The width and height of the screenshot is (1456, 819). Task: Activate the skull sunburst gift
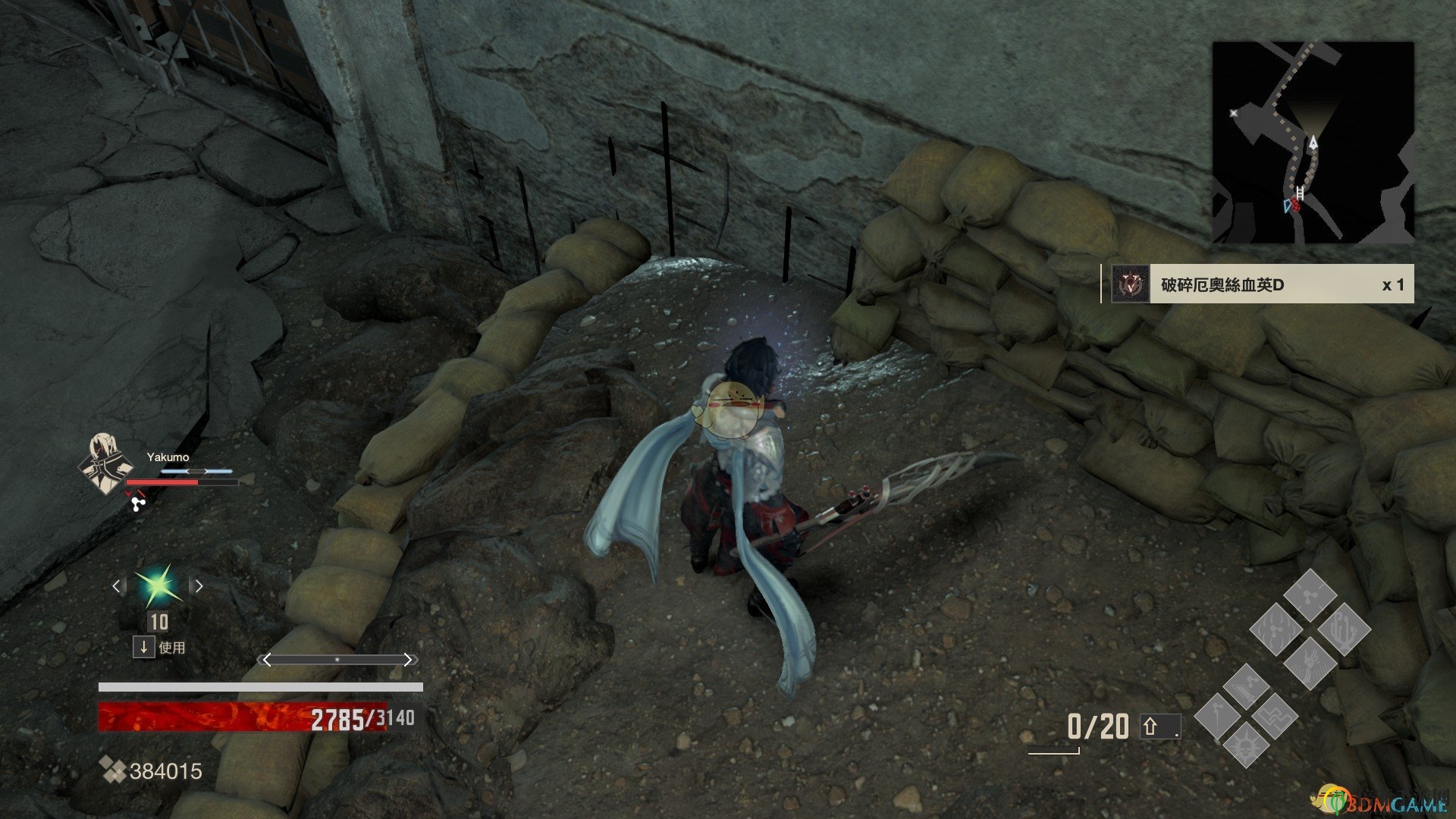pos(1244,745)
